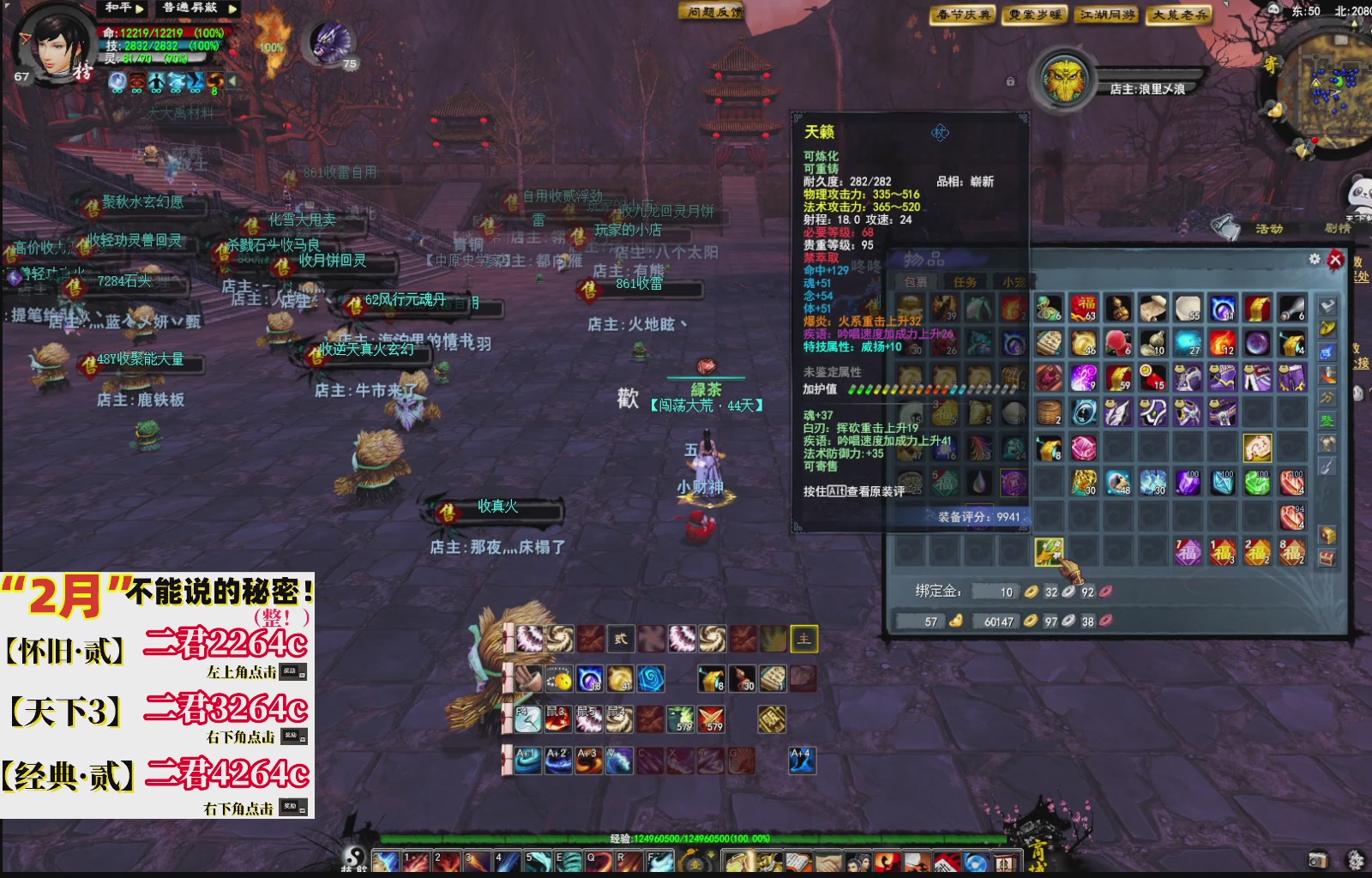The width and height of the screenshot is (1372, 878).
Task: Expand the 活动 panel above the bag
Action: pos(1268,228)
